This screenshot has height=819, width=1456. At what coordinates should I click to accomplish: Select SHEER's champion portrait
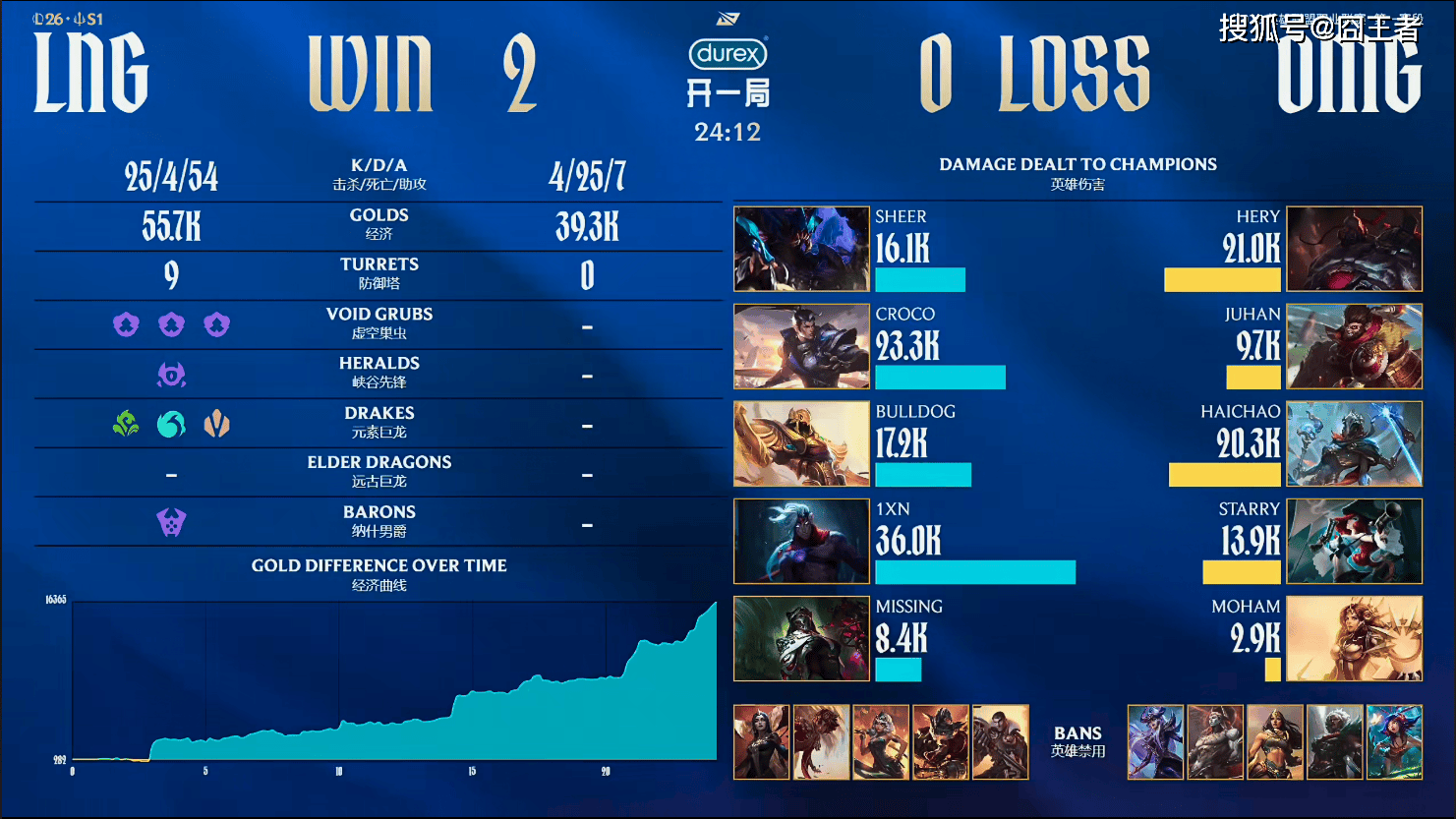[801, 249]
